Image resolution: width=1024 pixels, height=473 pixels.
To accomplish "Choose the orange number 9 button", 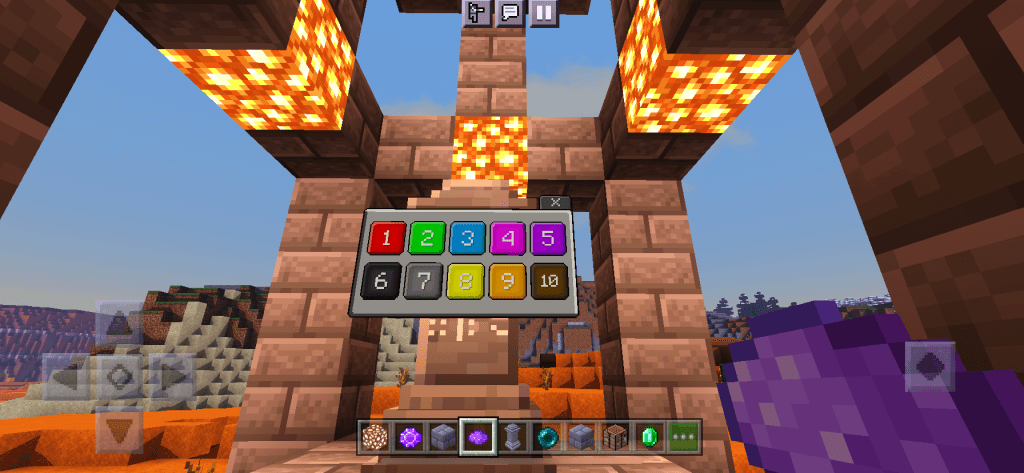I will [x=507, y=281].
